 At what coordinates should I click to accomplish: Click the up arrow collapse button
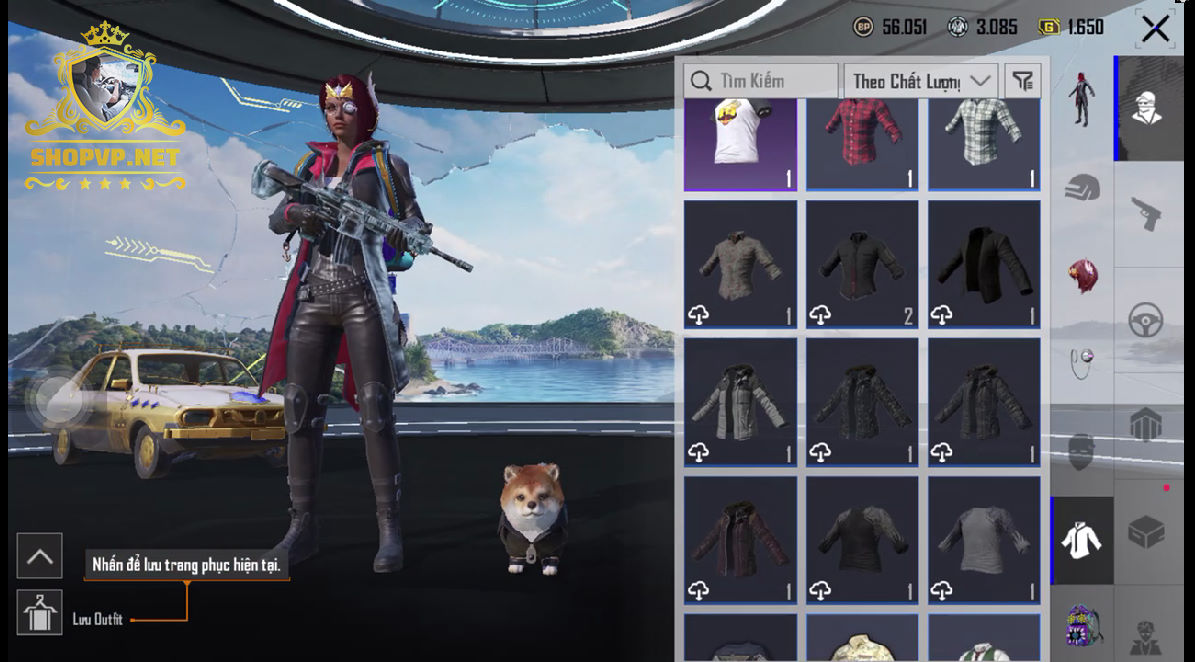[40, 556]
